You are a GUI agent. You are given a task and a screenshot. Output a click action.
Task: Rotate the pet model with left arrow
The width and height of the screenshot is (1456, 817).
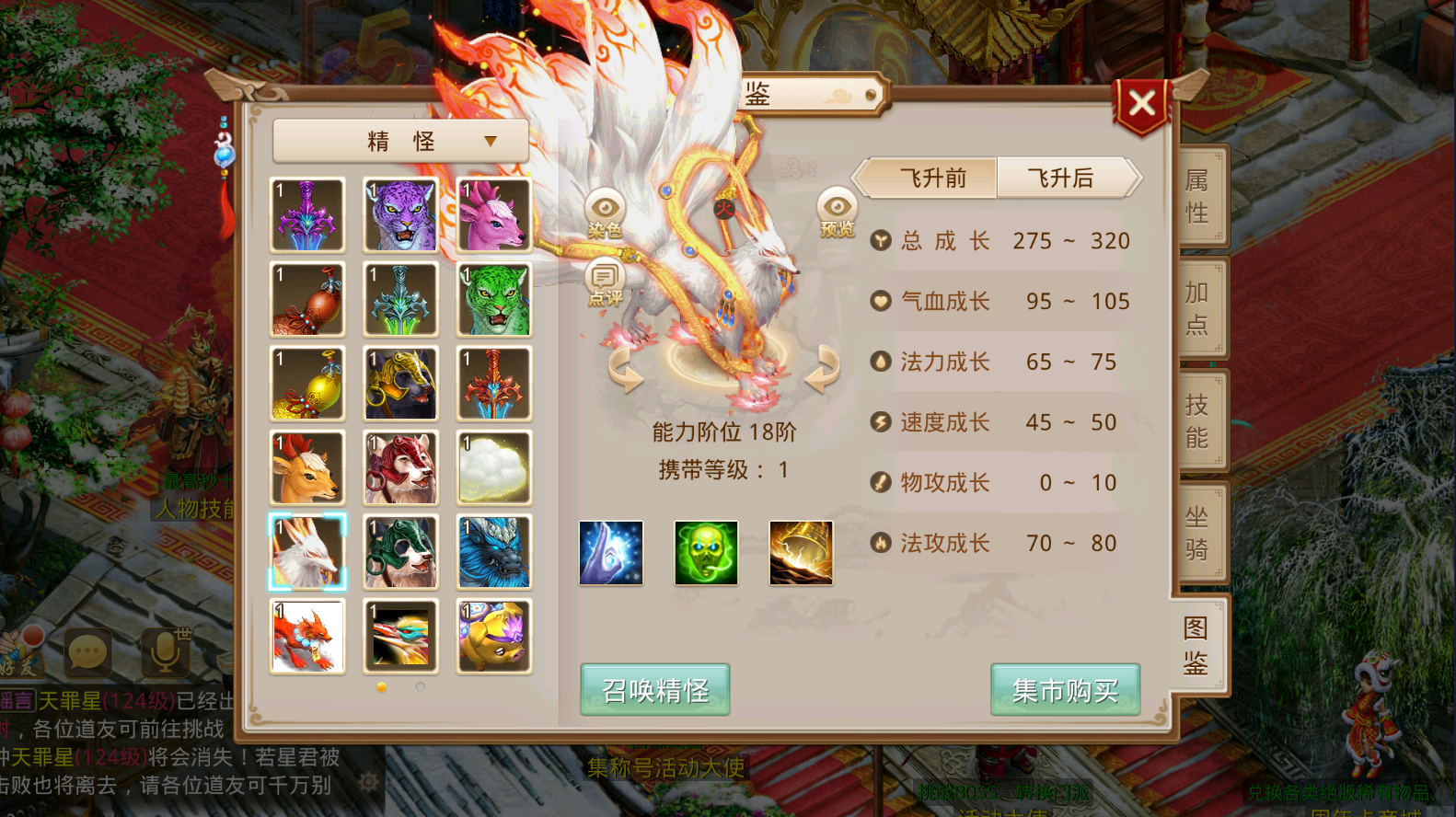pyautogui.click(x=624, y=370)
